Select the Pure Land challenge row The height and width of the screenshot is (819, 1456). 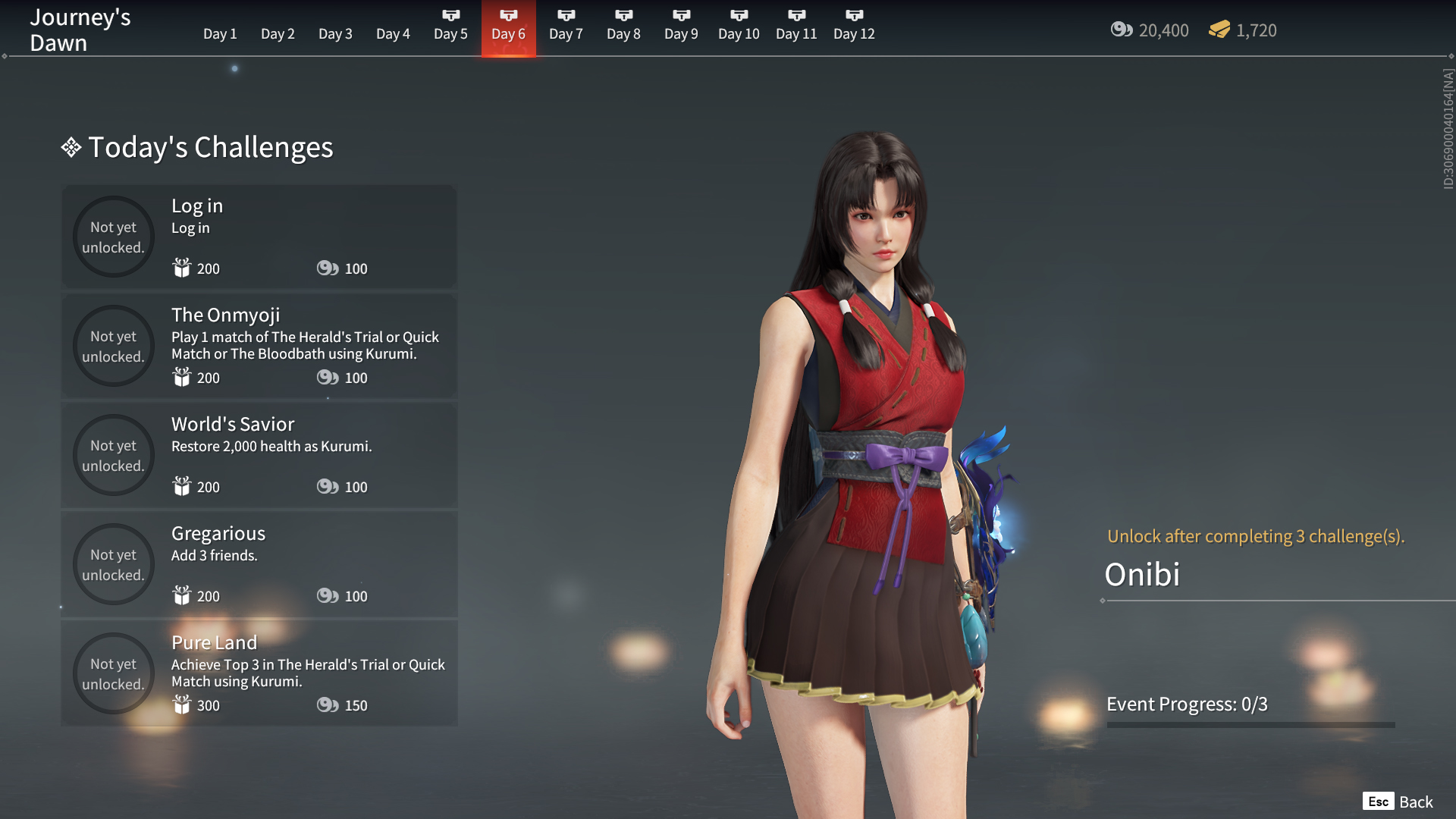click(259, 673)
